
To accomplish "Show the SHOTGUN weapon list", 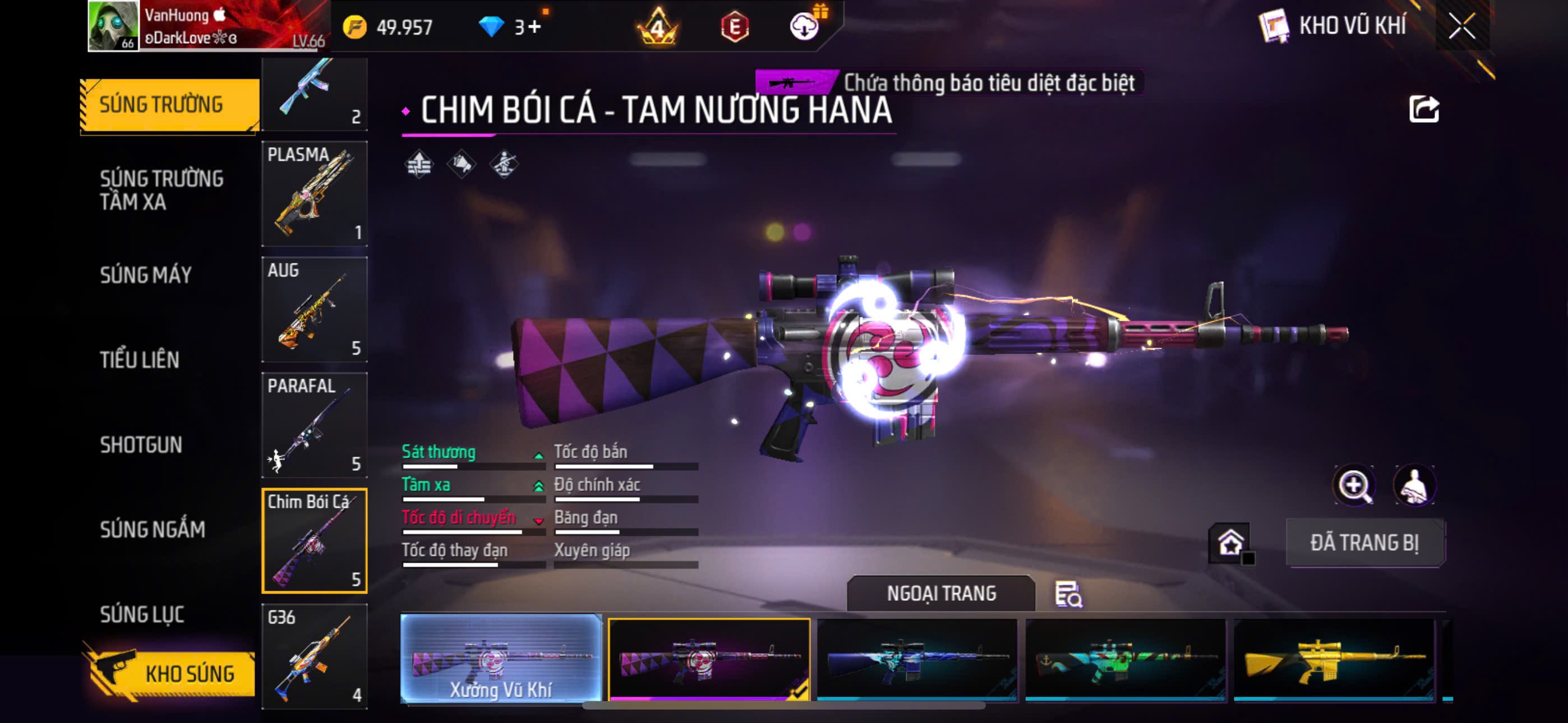I will click(x=141, y=445).
